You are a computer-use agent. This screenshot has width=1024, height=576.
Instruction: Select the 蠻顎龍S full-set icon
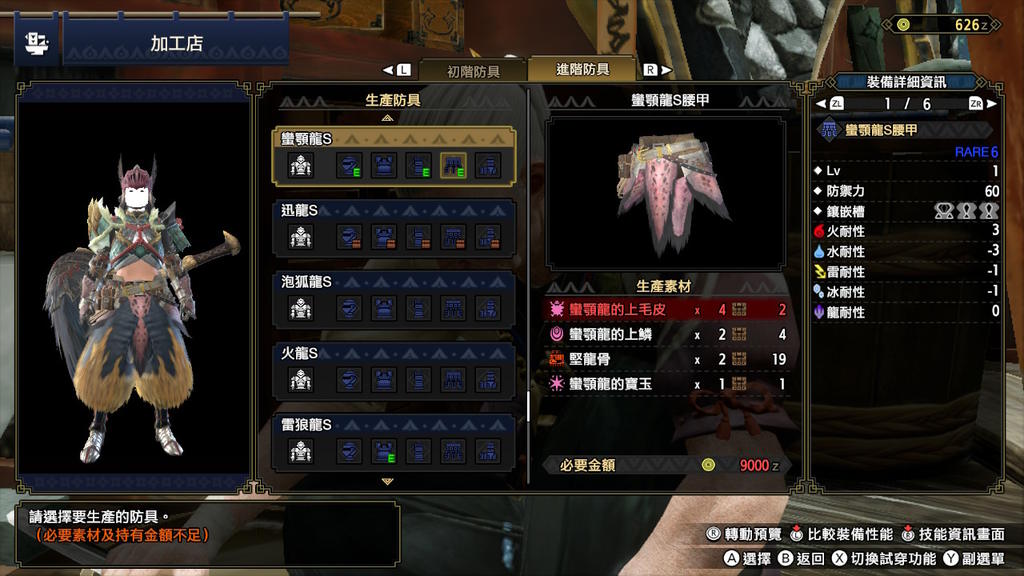301,166
